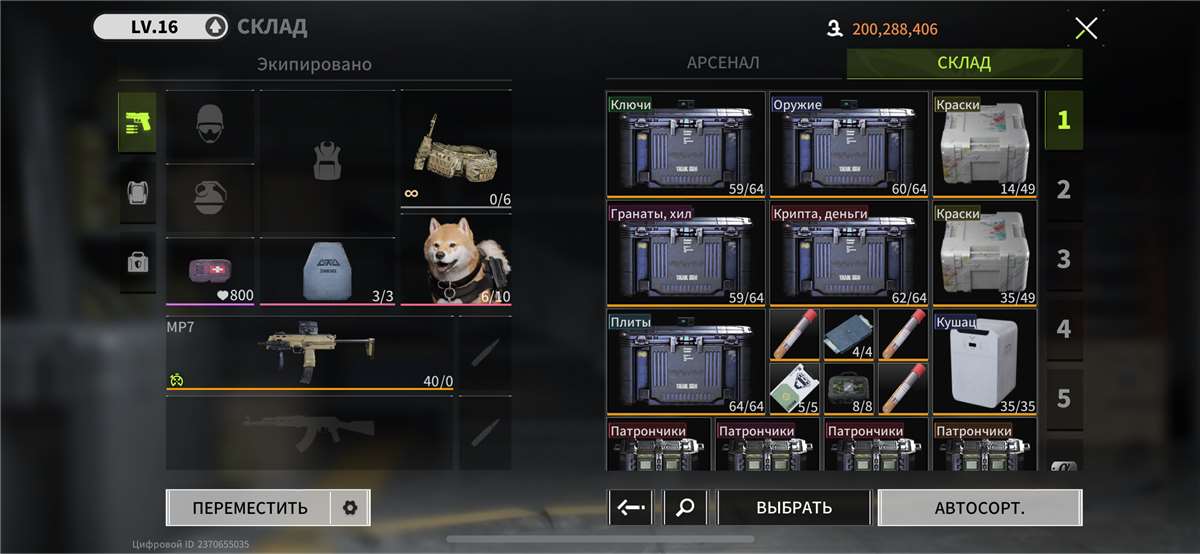Open the Ключи storage case

686,145
